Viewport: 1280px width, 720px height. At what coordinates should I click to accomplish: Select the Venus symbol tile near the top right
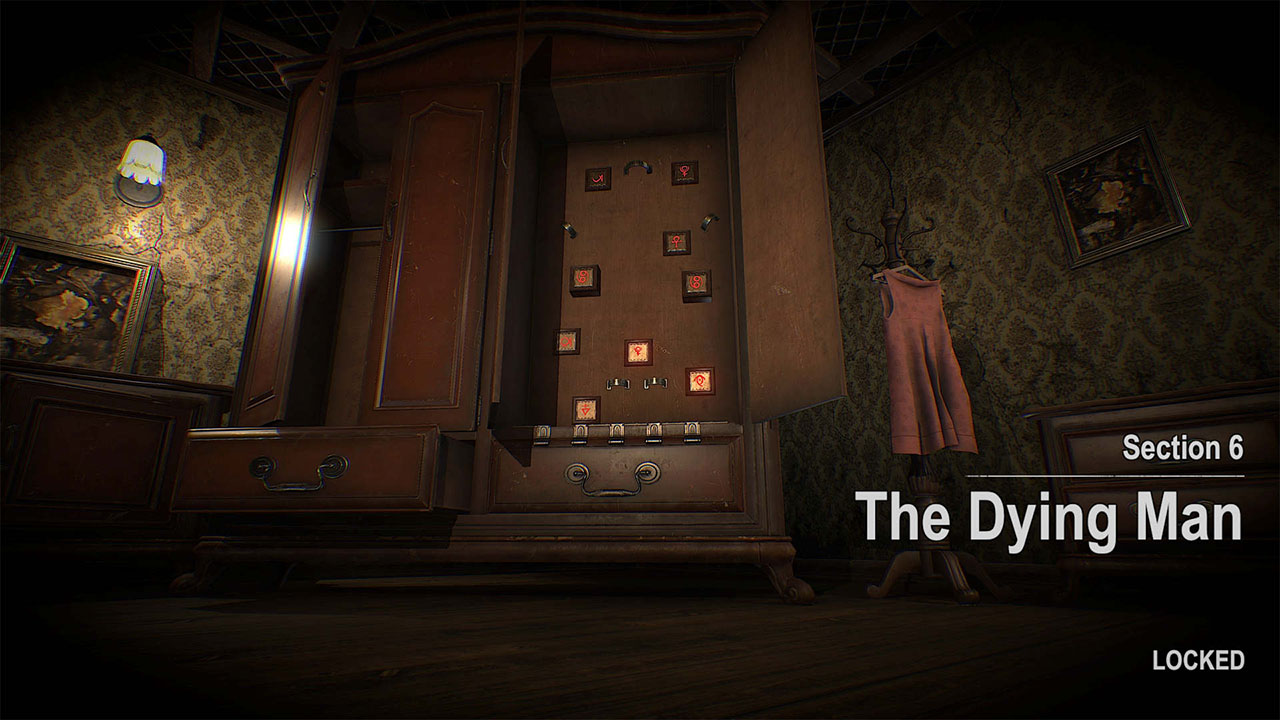tap(683, 174)
